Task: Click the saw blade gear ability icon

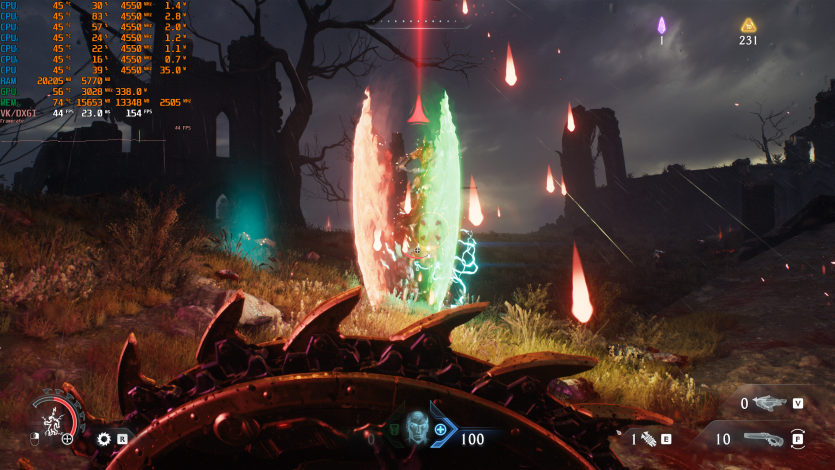Action: (x=102, y=438)
